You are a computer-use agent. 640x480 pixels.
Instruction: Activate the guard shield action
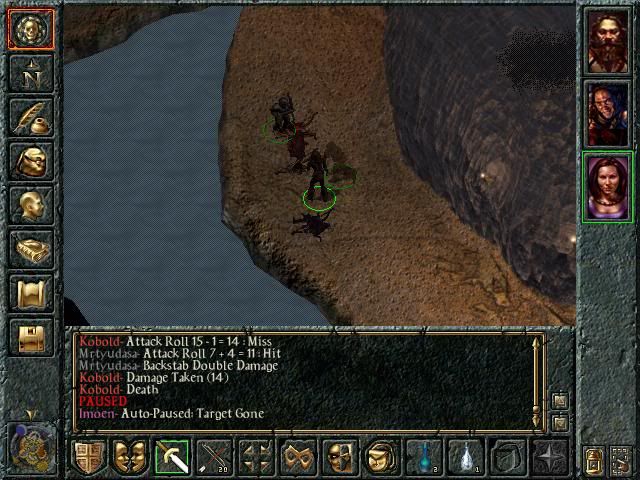tap(89, 457)
